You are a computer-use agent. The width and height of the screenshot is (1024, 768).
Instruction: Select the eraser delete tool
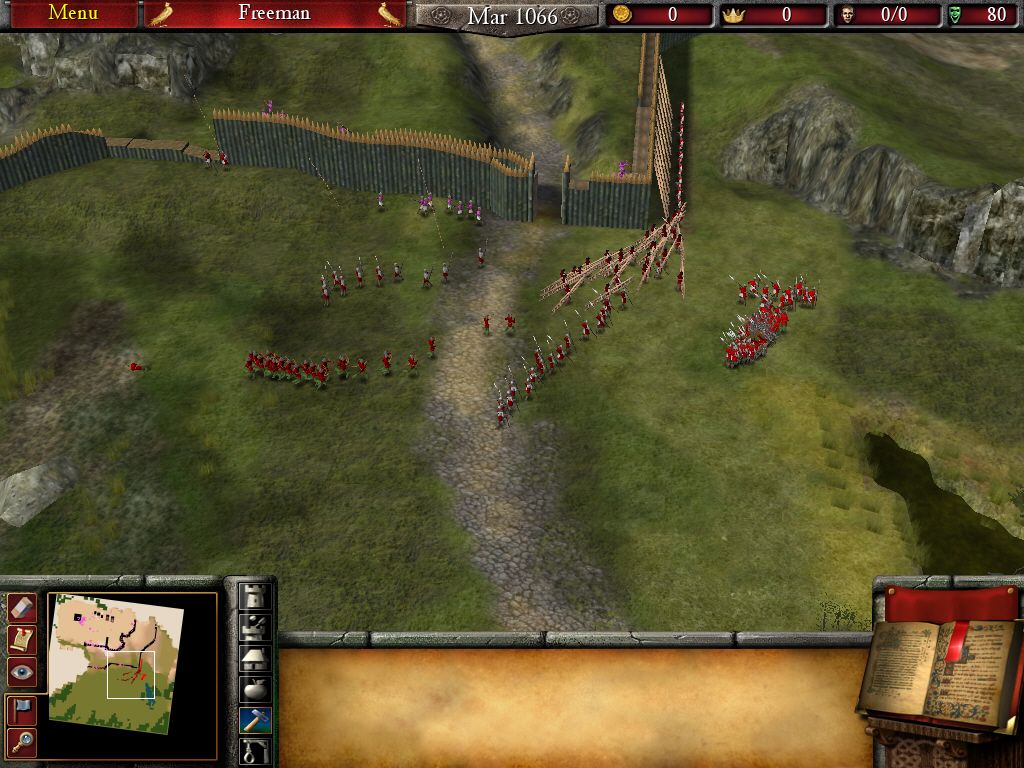pyautogui.click(x=22, y=607)
